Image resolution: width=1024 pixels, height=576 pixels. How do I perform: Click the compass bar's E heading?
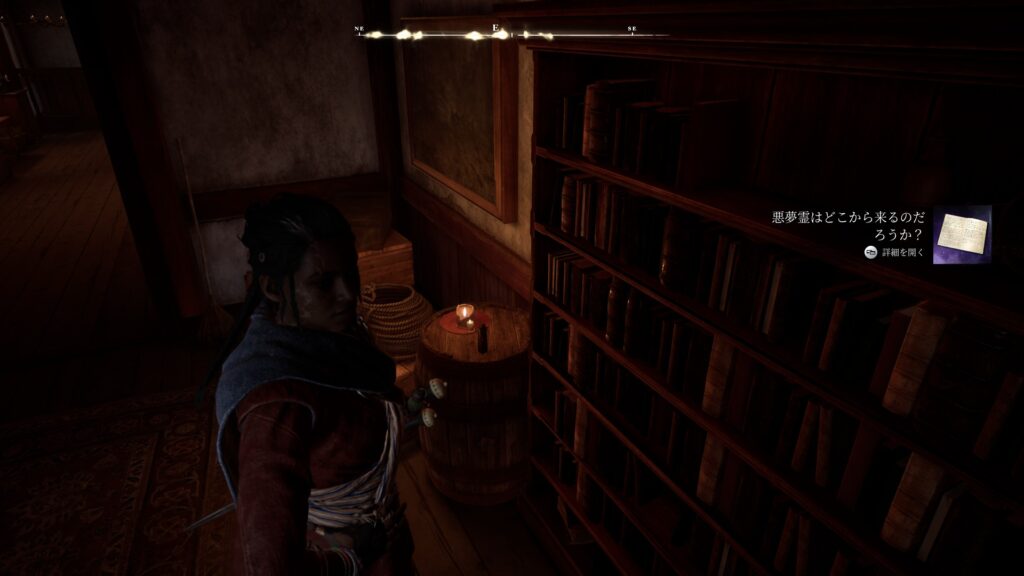(496, 30)
